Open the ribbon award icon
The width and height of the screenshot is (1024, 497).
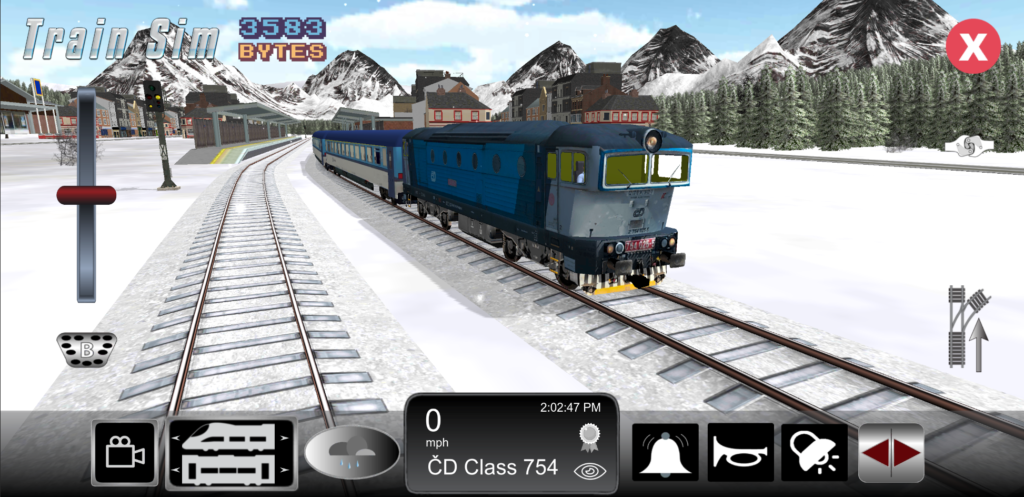(x=587, y=435)
